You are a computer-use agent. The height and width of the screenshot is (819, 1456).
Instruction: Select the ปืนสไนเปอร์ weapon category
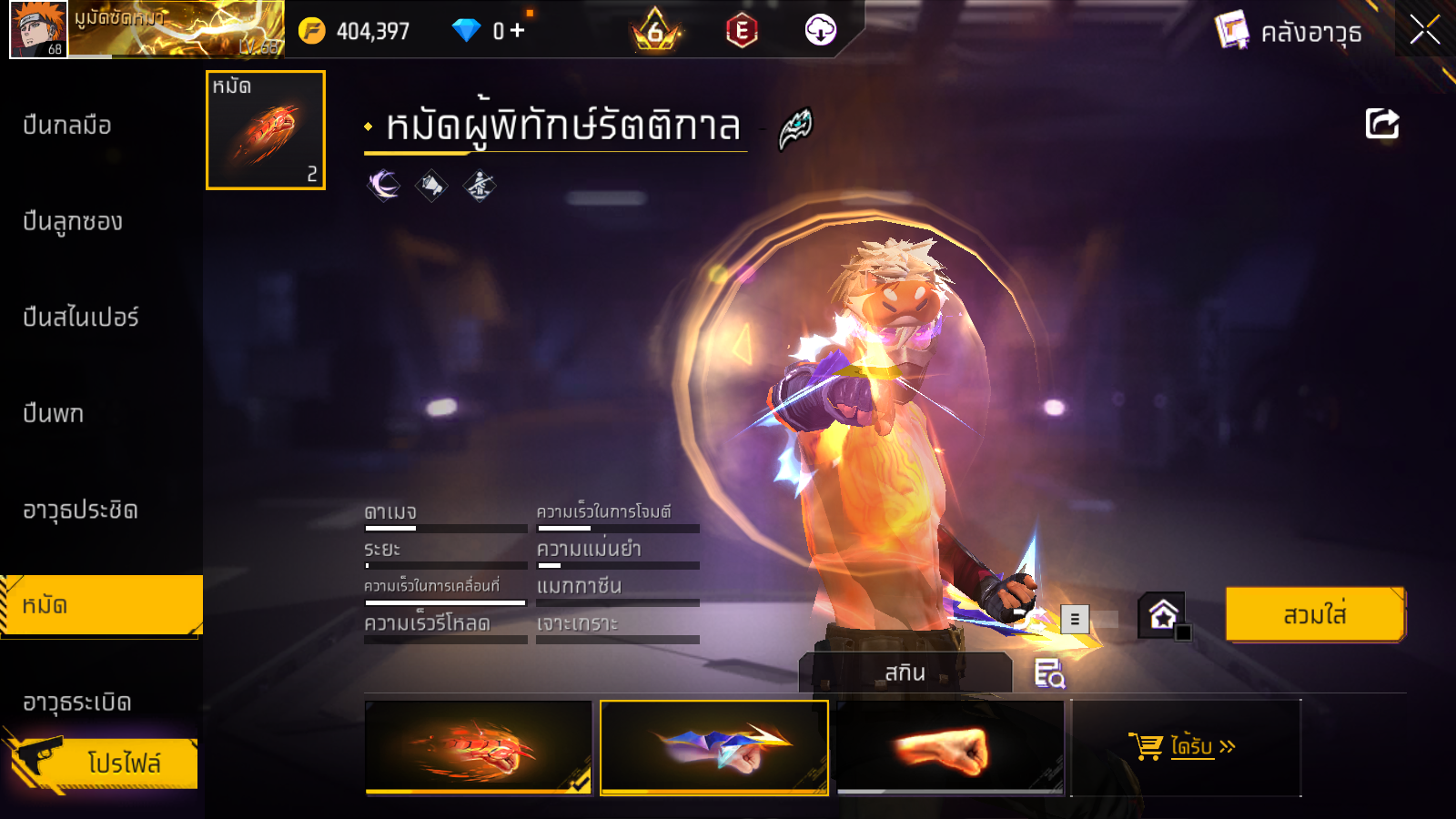(x=81, y=318)
